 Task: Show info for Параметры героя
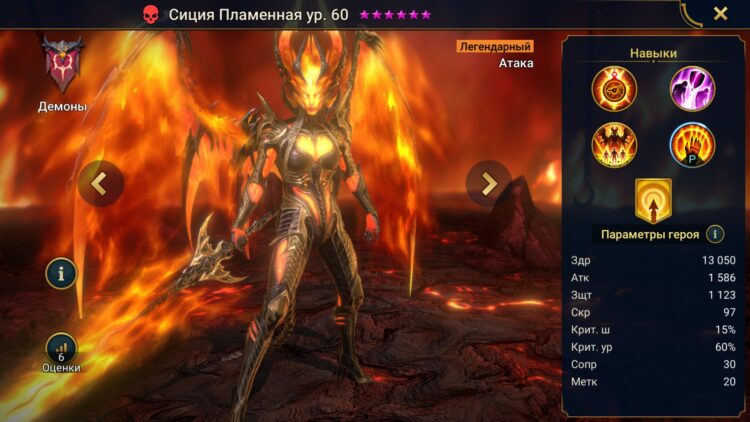[715, 234]
